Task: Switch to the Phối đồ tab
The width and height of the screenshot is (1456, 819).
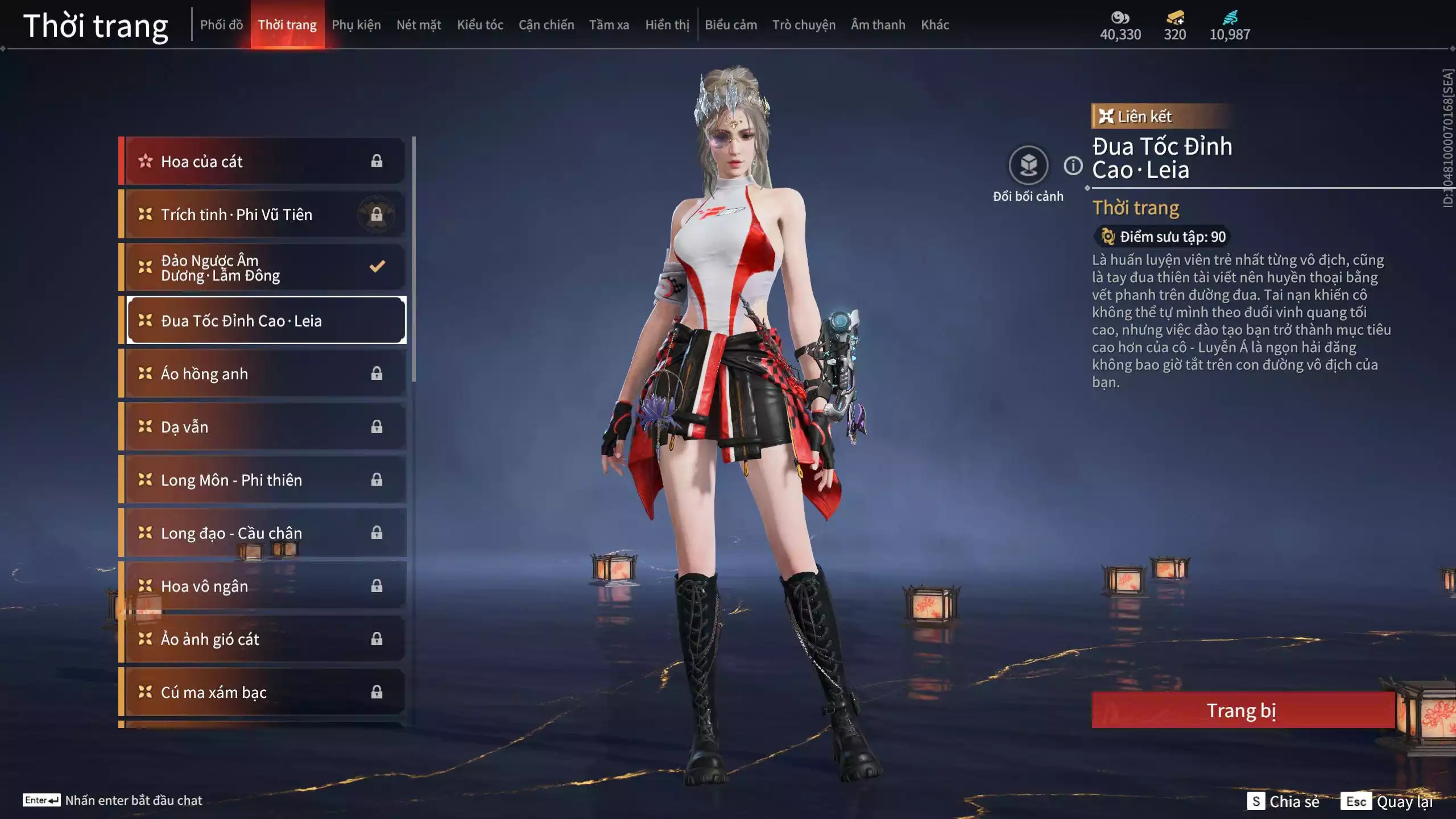Action: tap(221, 25)
